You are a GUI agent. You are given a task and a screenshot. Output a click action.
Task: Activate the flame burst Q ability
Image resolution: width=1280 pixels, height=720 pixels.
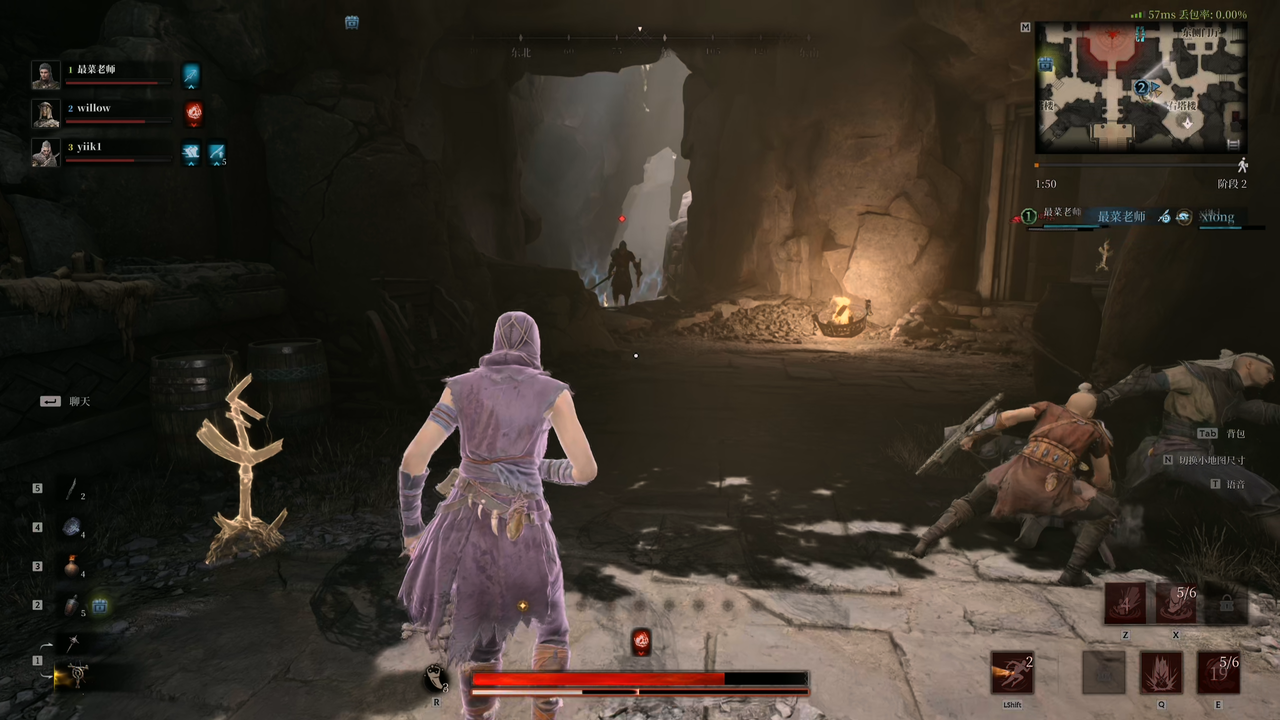click(x=1161, y=672)
